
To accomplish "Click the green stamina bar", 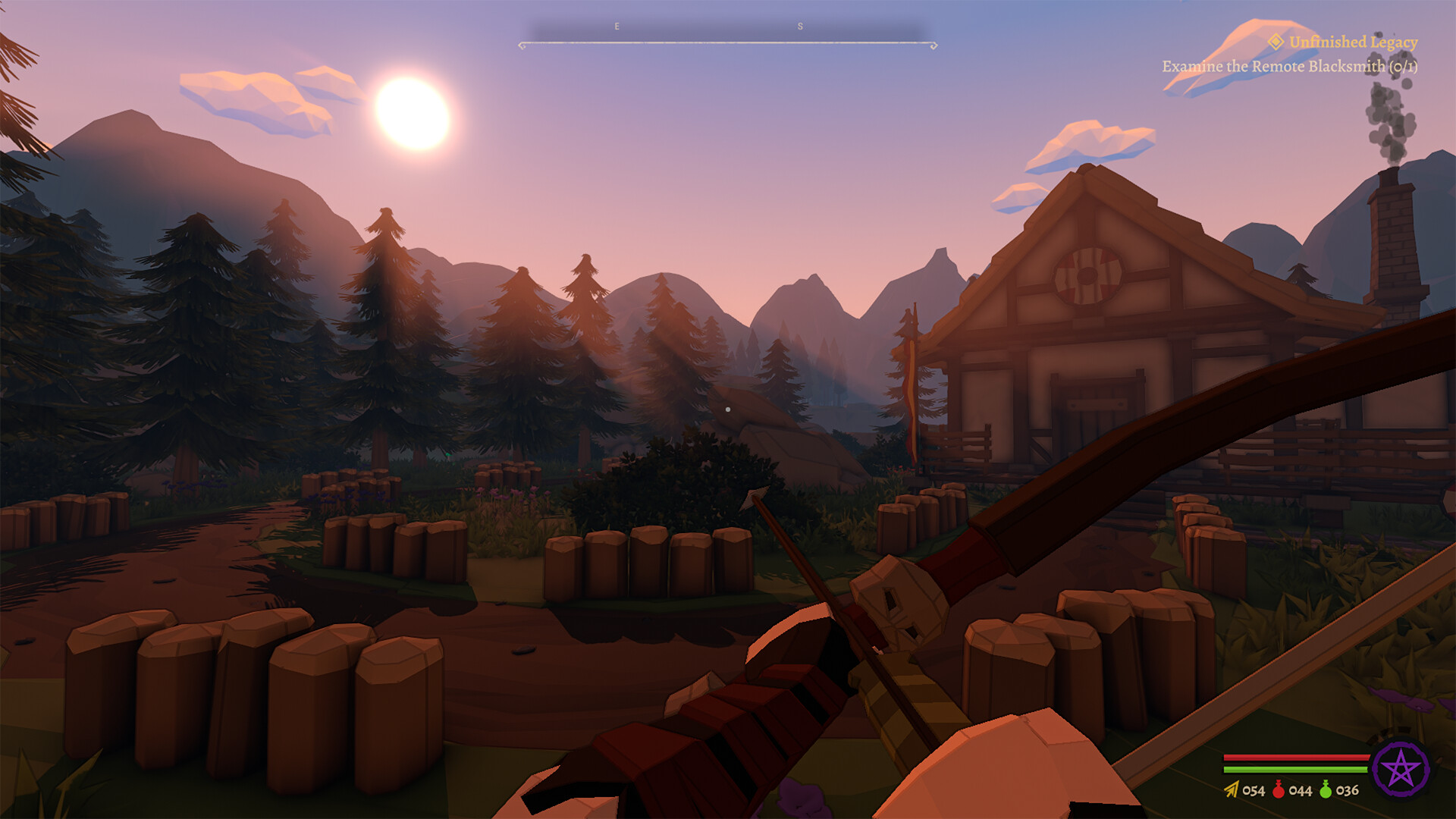I will pyautogui.click(x=1295, y=769).
